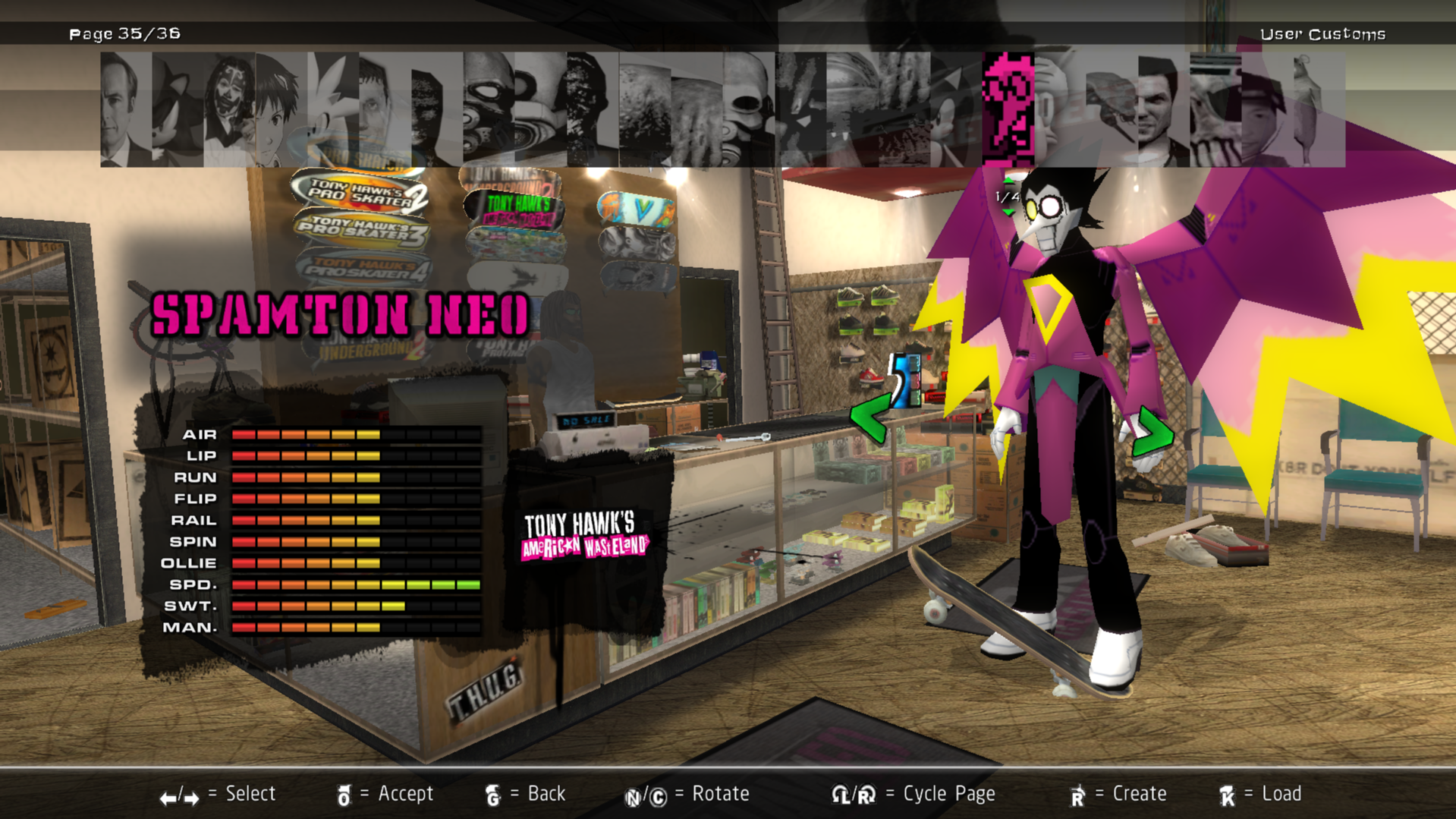Screen dimensions: 1456x819
Task: Pick the skull face portrait
Action: (748, 109)
